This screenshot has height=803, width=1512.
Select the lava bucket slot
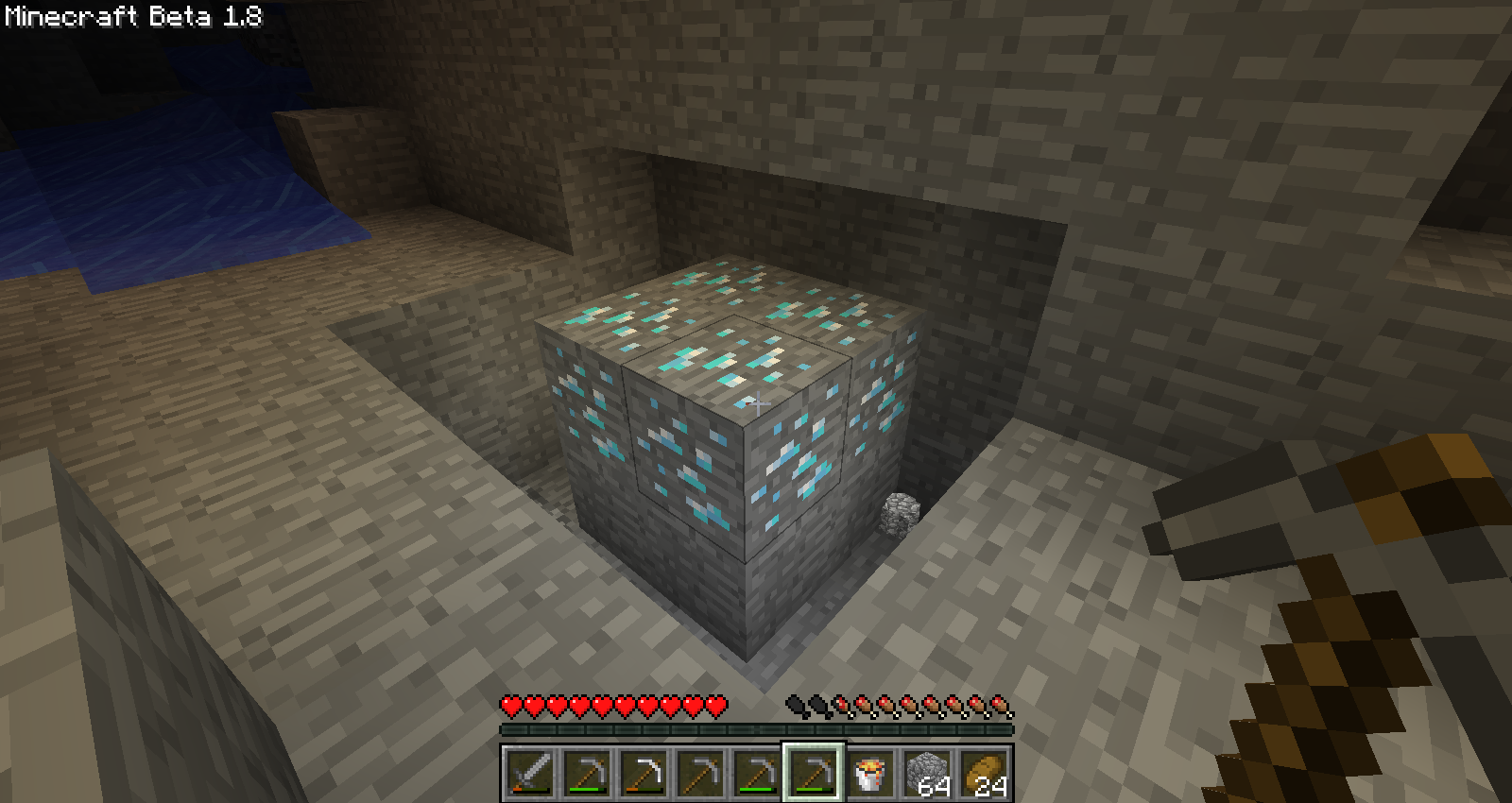[869, 773]
